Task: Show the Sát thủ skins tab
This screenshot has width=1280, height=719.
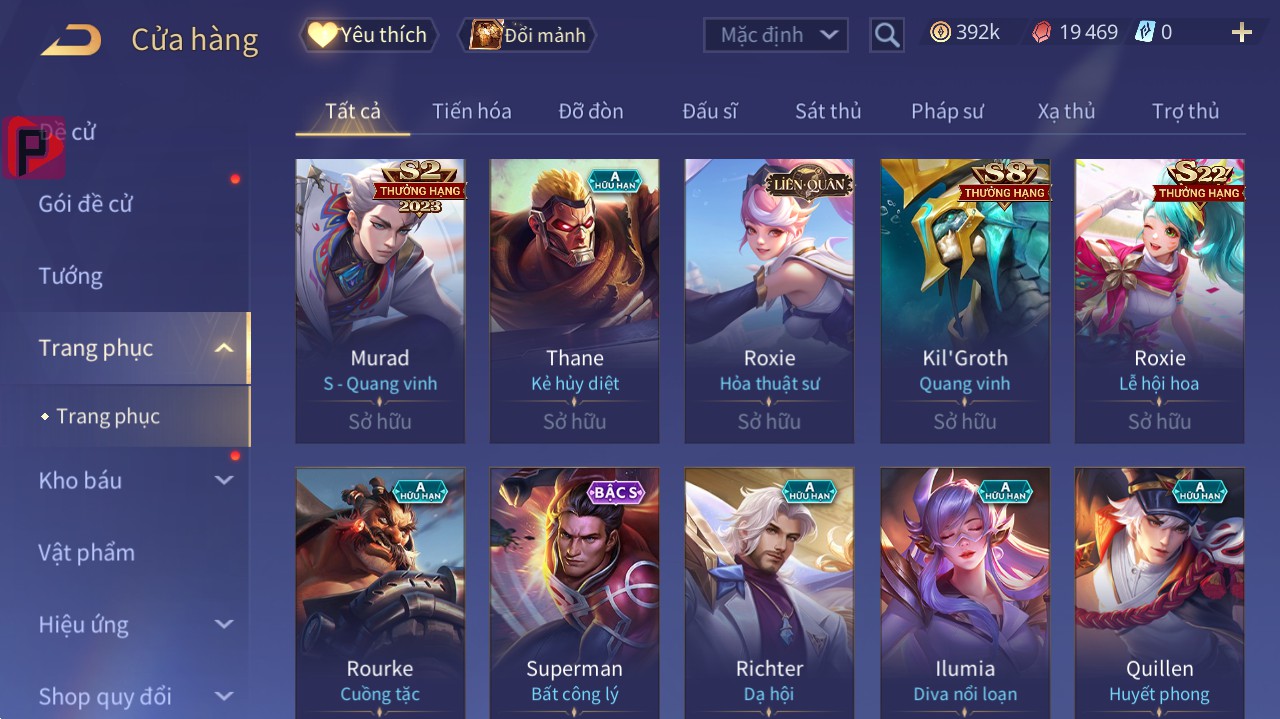Action: (828, 111)
